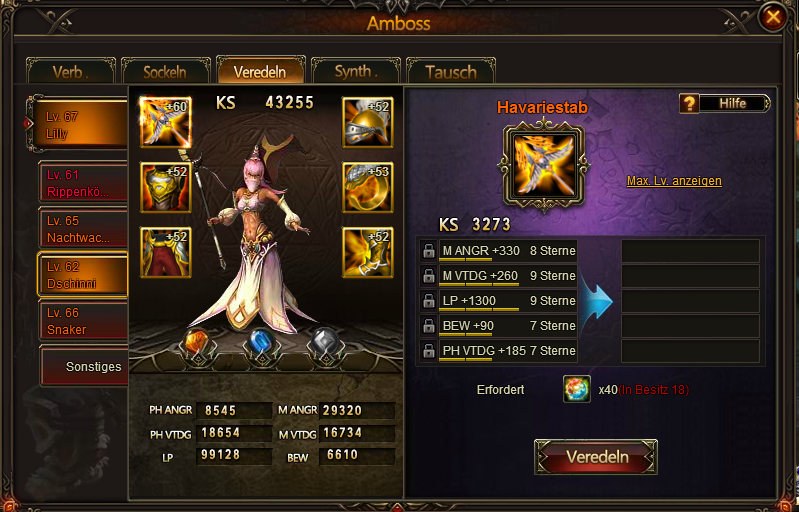Choose the +53 equipment slot
This screenshot has height=512, width=799.
click(367, 187)
